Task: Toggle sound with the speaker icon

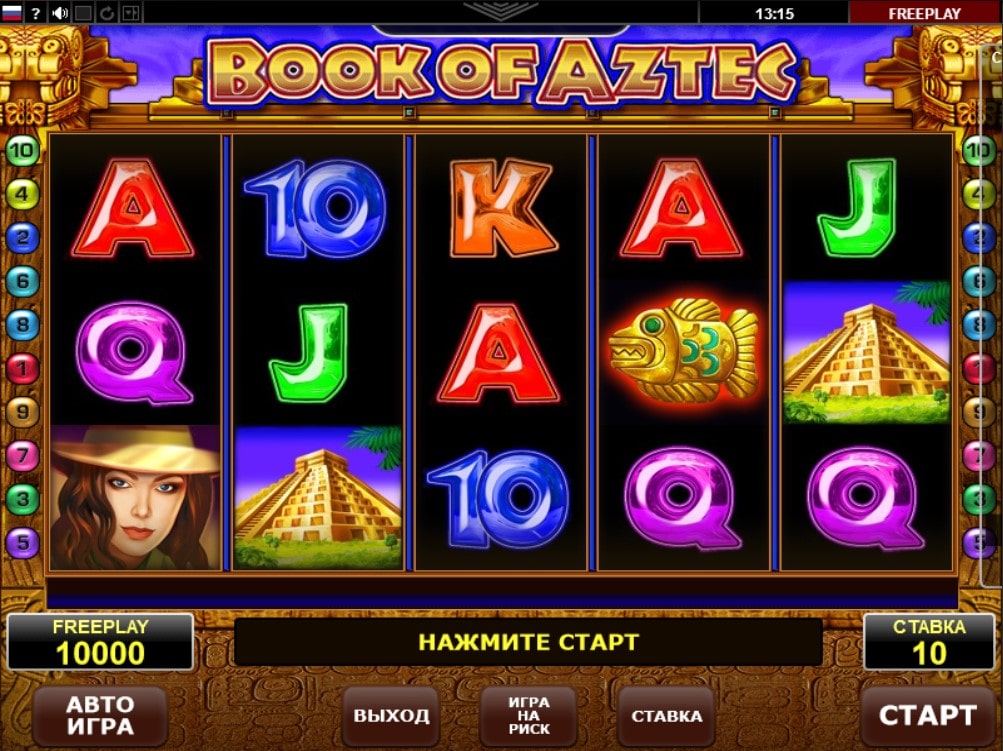Action: tap(60, 13)
